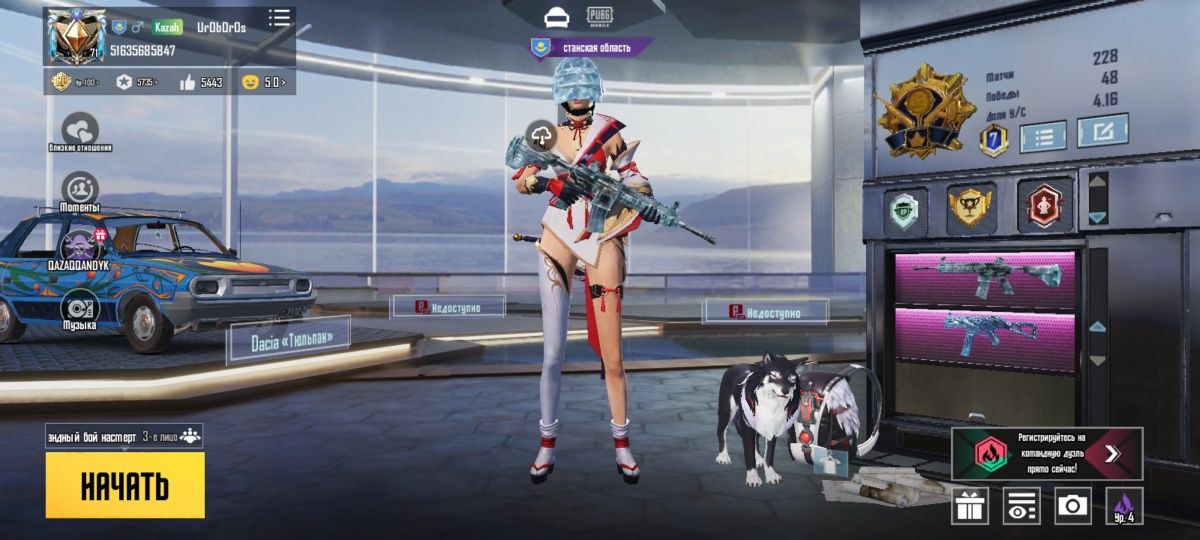Open the list menu beside the player name
The height and width of the screenshot is (540, 1200).
tap(279, 17)
